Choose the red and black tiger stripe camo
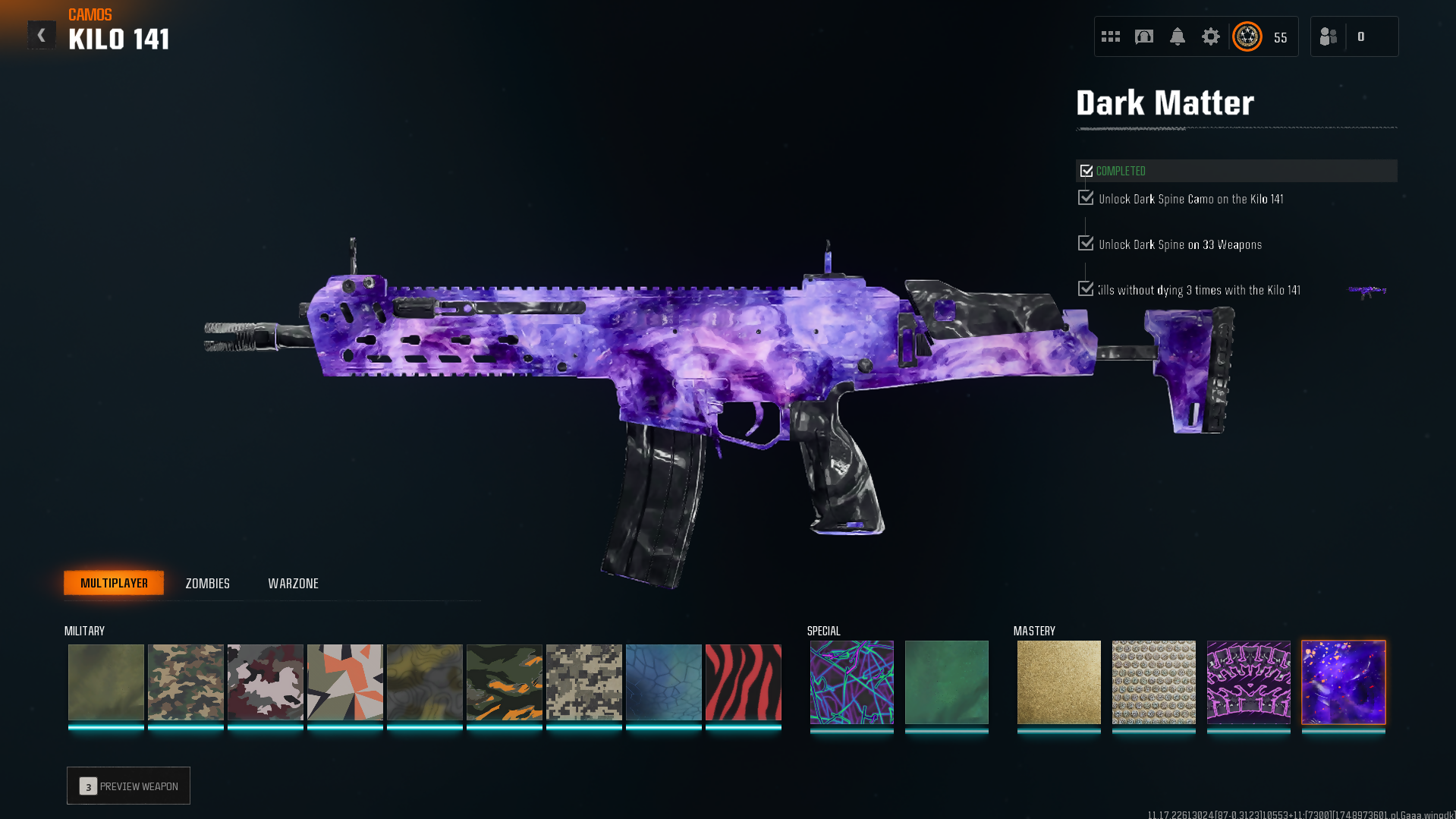This screenshot has width=1456, height=819. (743, 682)
